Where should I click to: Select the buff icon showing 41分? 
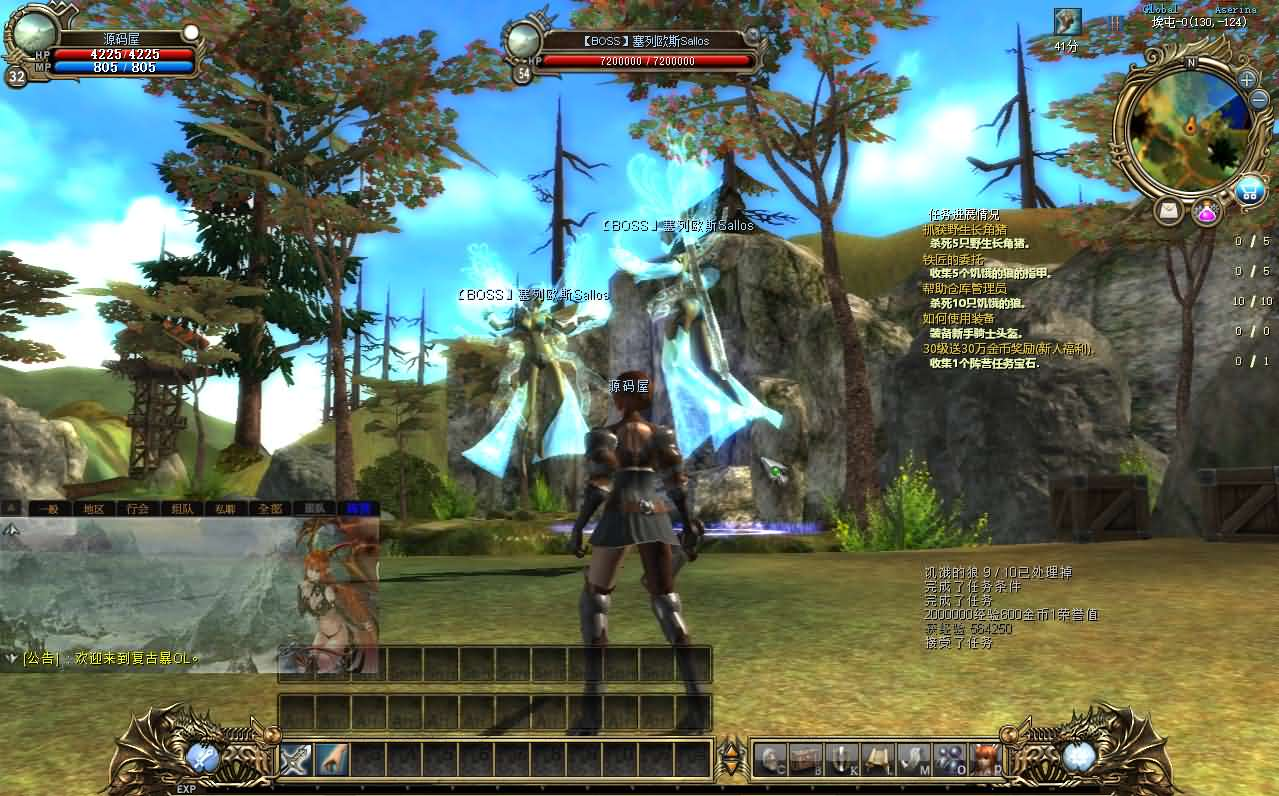[1067, 22]
